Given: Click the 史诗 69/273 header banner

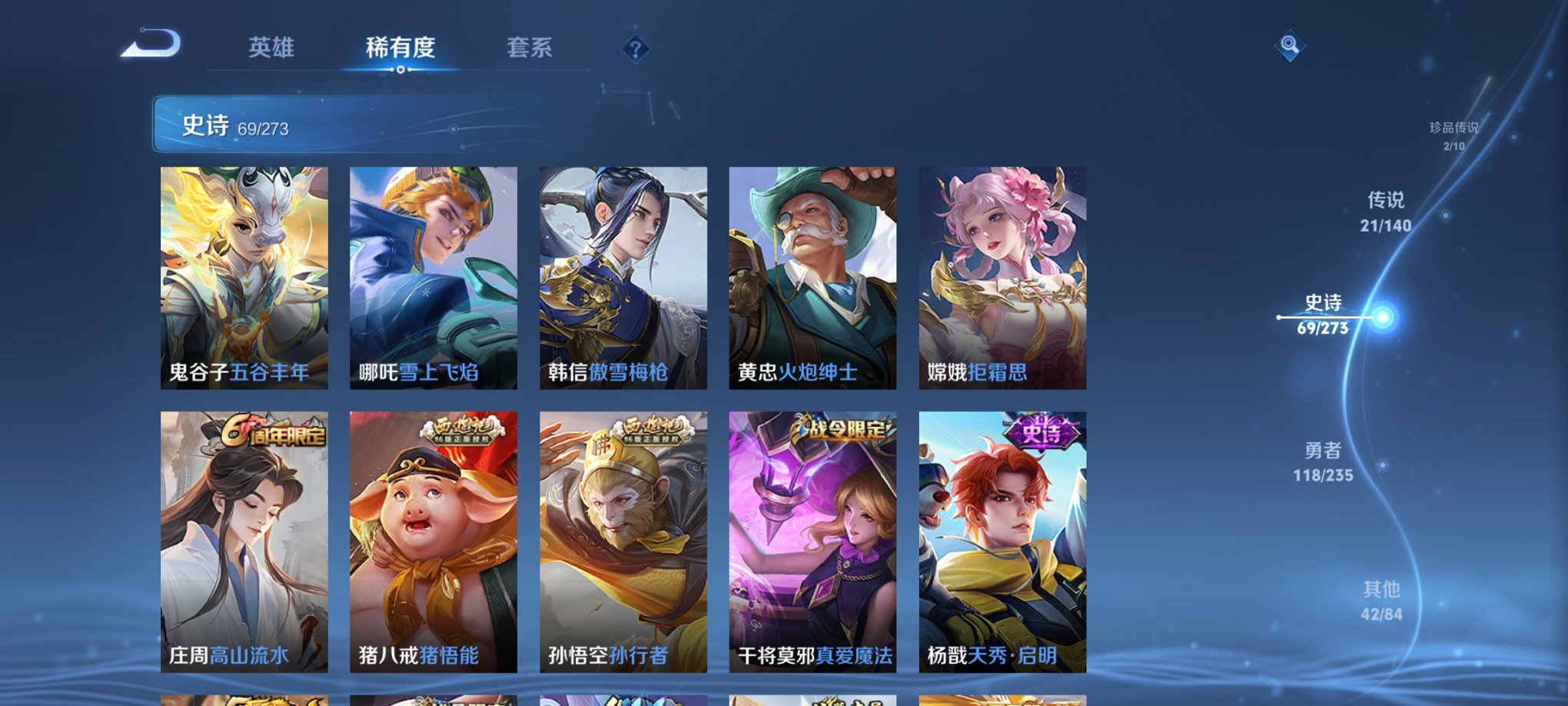Looking at the screenshot, I should [384, 125].
